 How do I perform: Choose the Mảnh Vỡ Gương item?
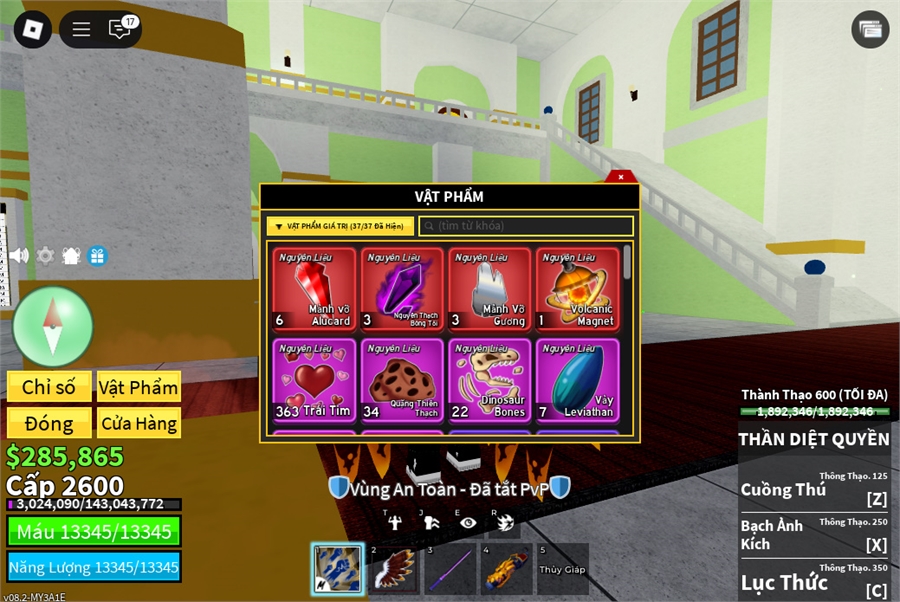(x=490, y=289)
